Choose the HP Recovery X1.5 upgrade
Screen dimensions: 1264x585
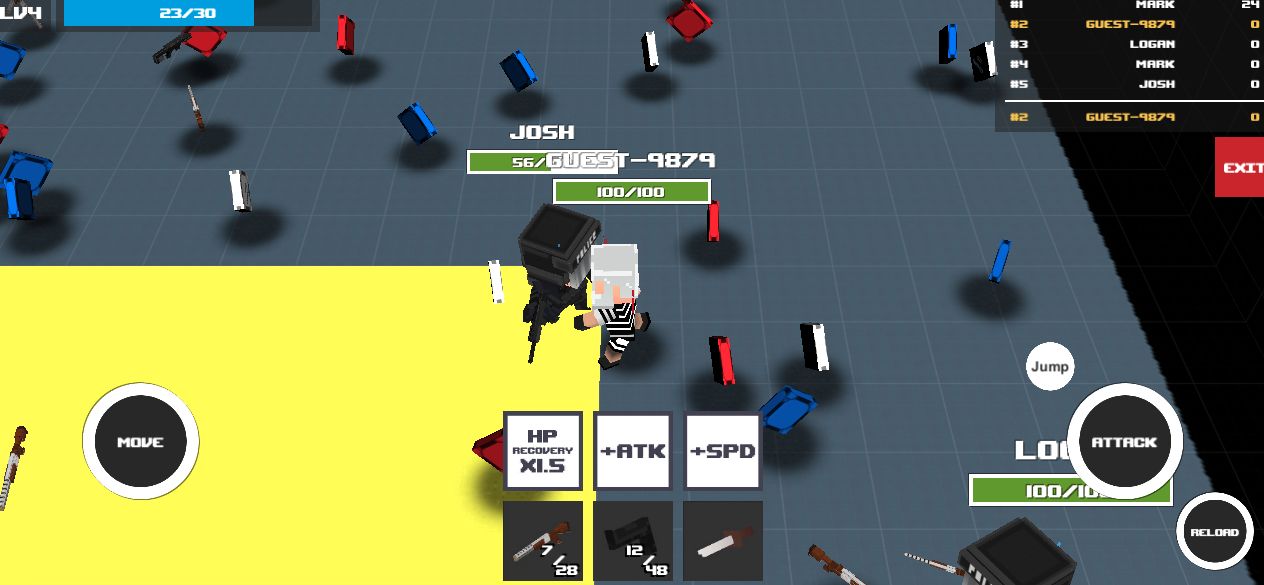(542, 451)
